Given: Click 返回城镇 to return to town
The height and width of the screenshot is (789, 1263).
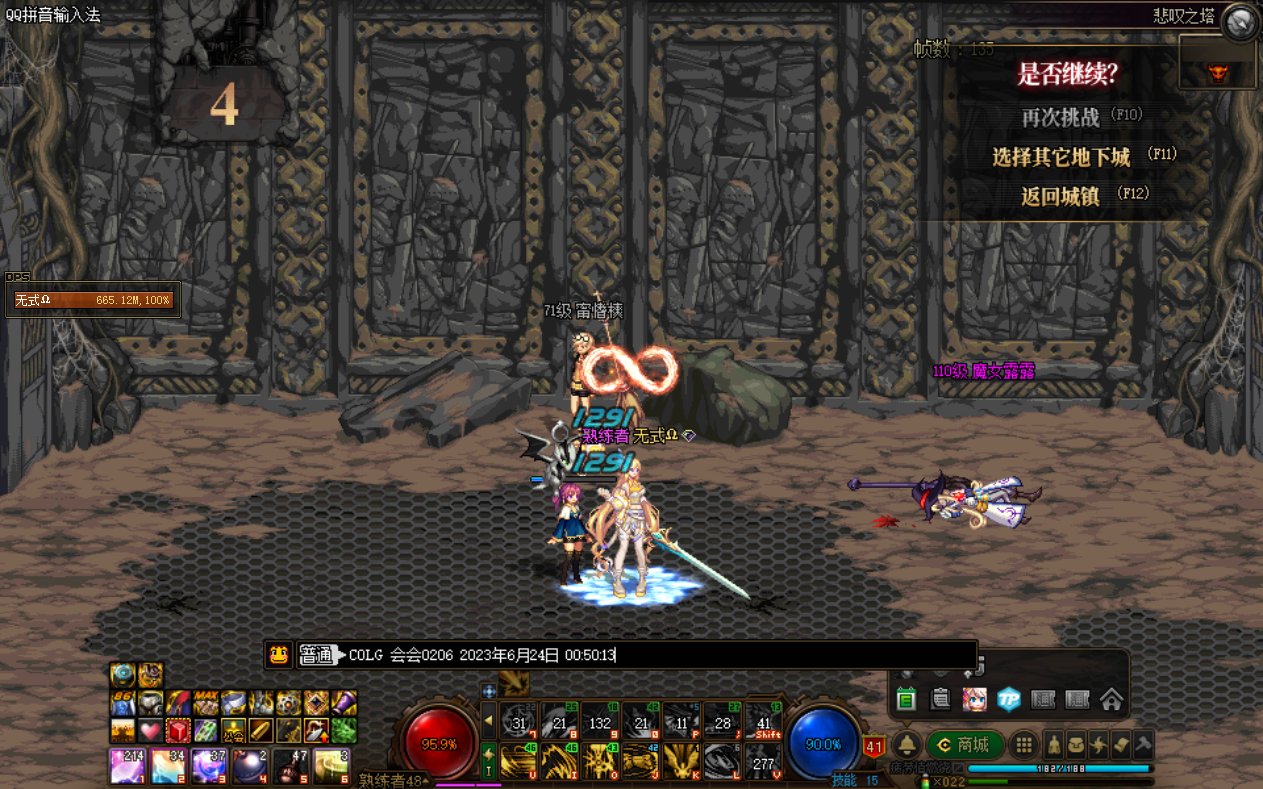Looking at the screenshot, I should [1061, 196].
